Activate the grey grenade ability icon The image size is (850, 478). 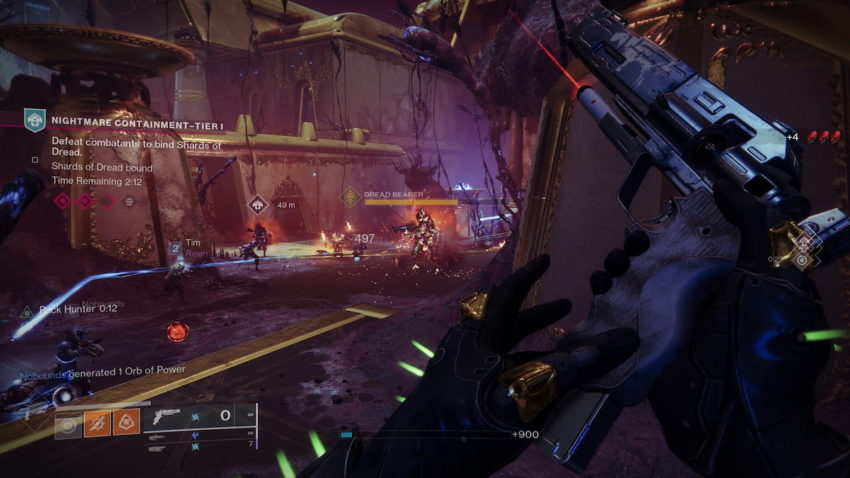[68, 422]
